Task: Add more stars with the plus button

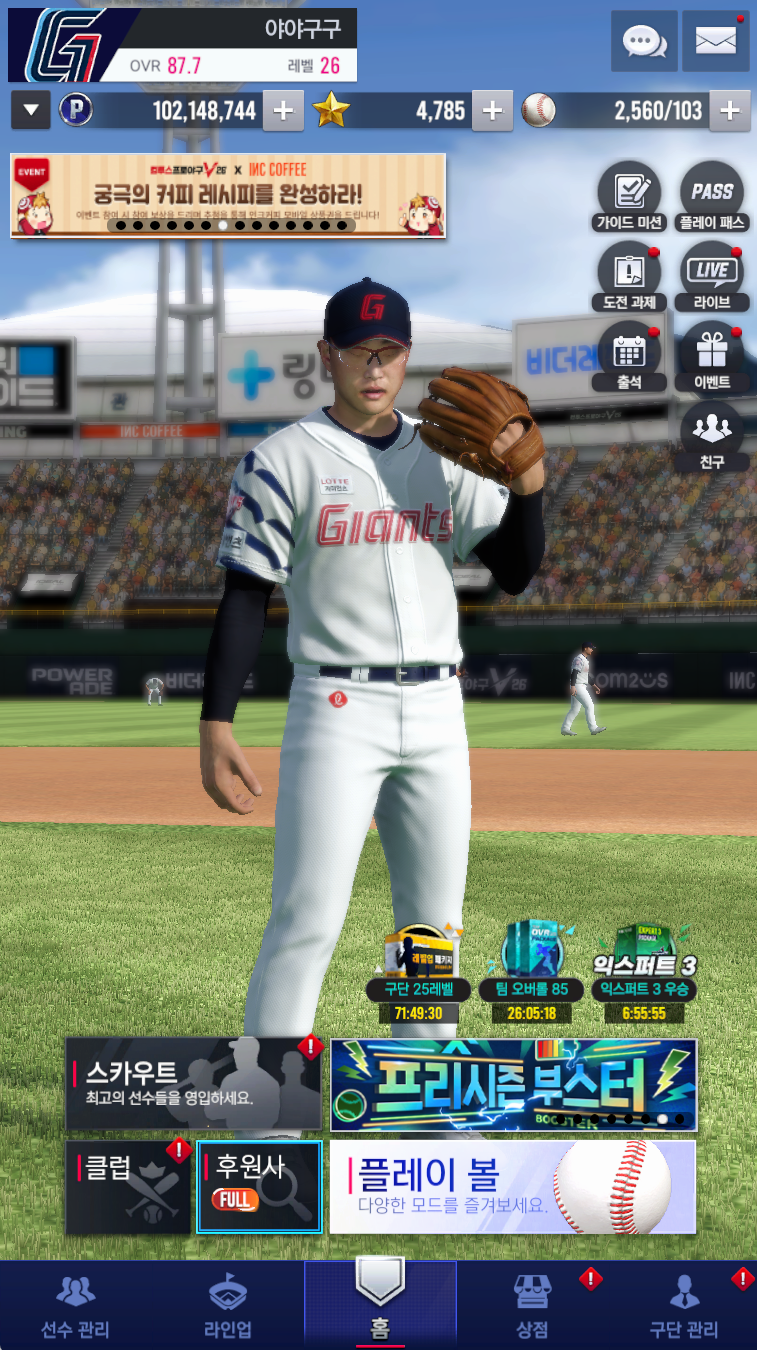Action: pos(491,110)
